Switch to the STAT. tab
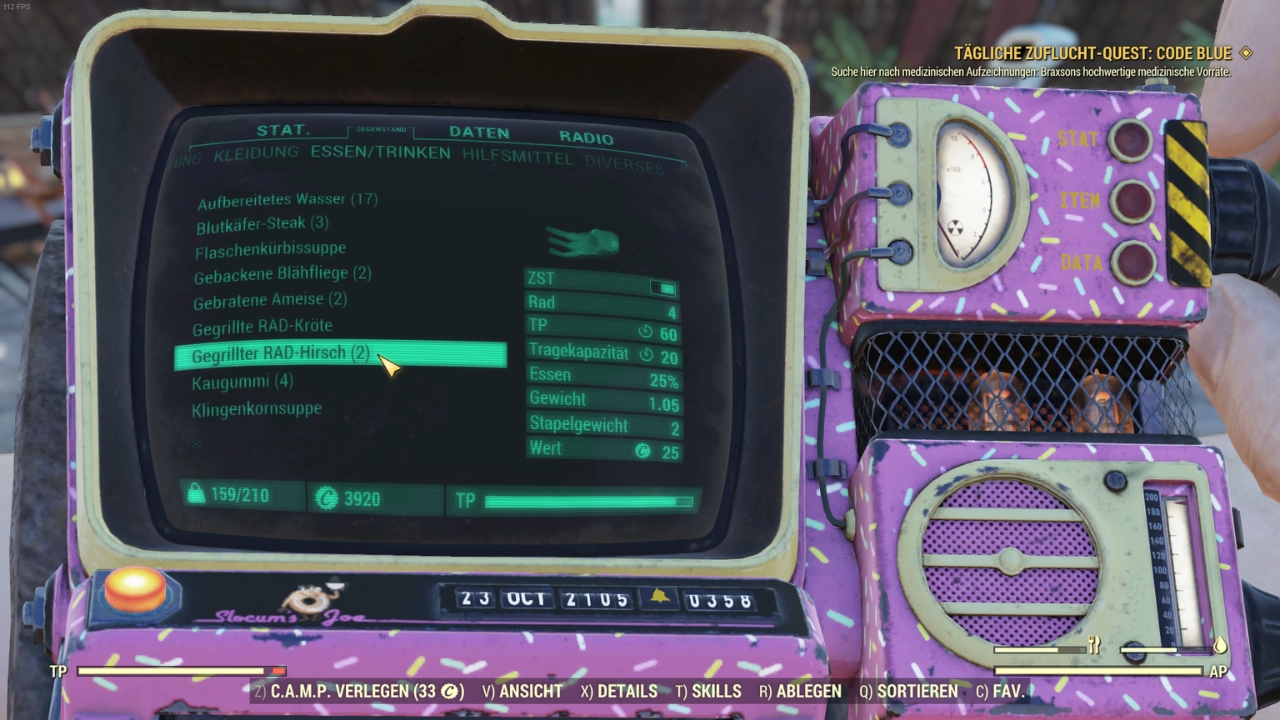1280x720 pixels. [x=283, y=130]
